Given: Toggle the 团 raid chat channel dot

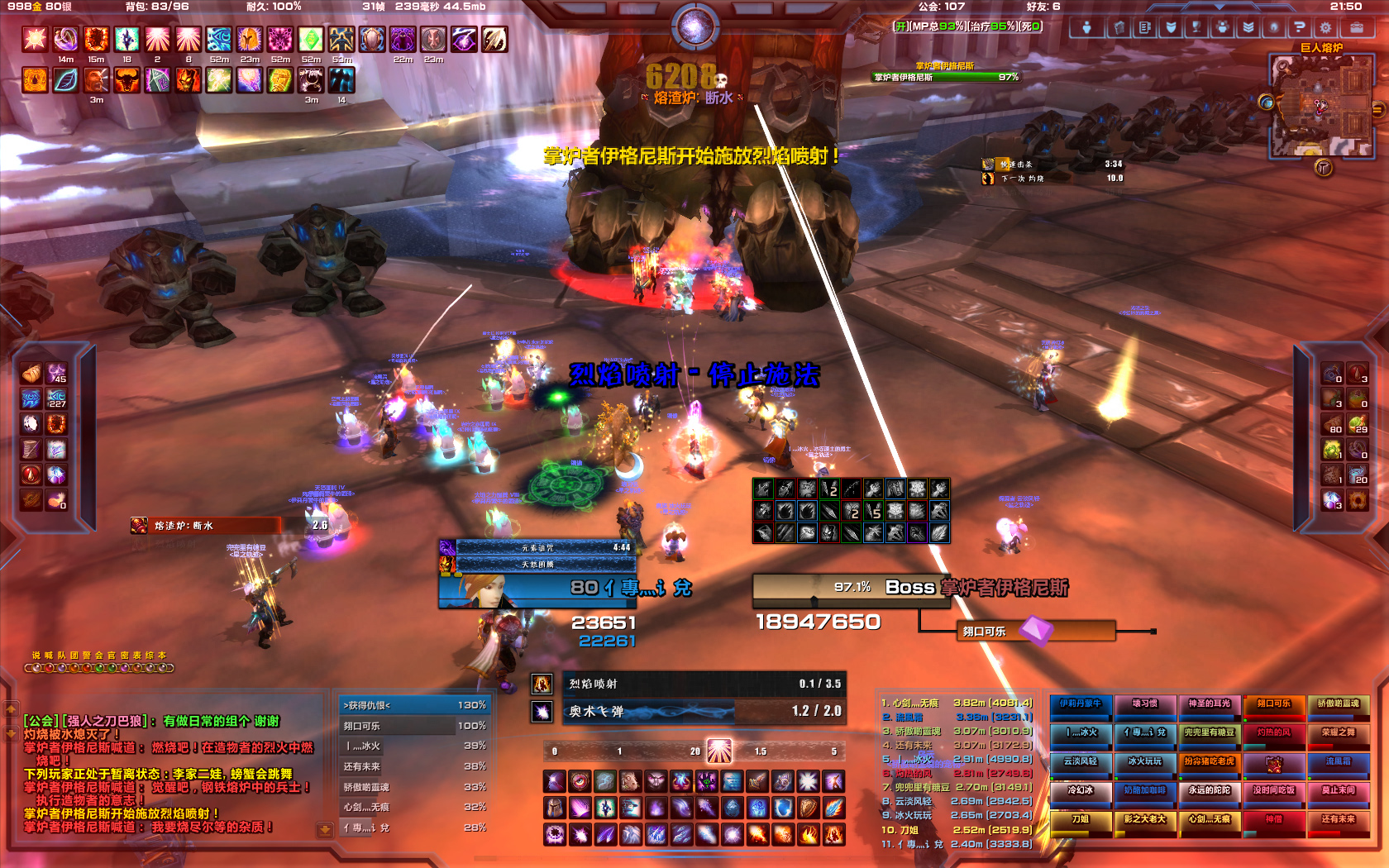Looking at the screenshot, I should tap(74, 668).
